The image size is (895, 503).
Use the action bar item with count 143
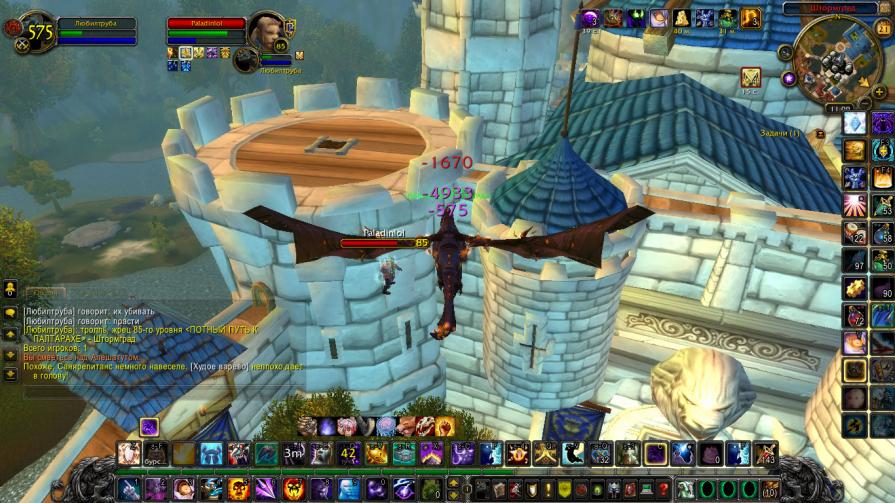pos(765,453)
